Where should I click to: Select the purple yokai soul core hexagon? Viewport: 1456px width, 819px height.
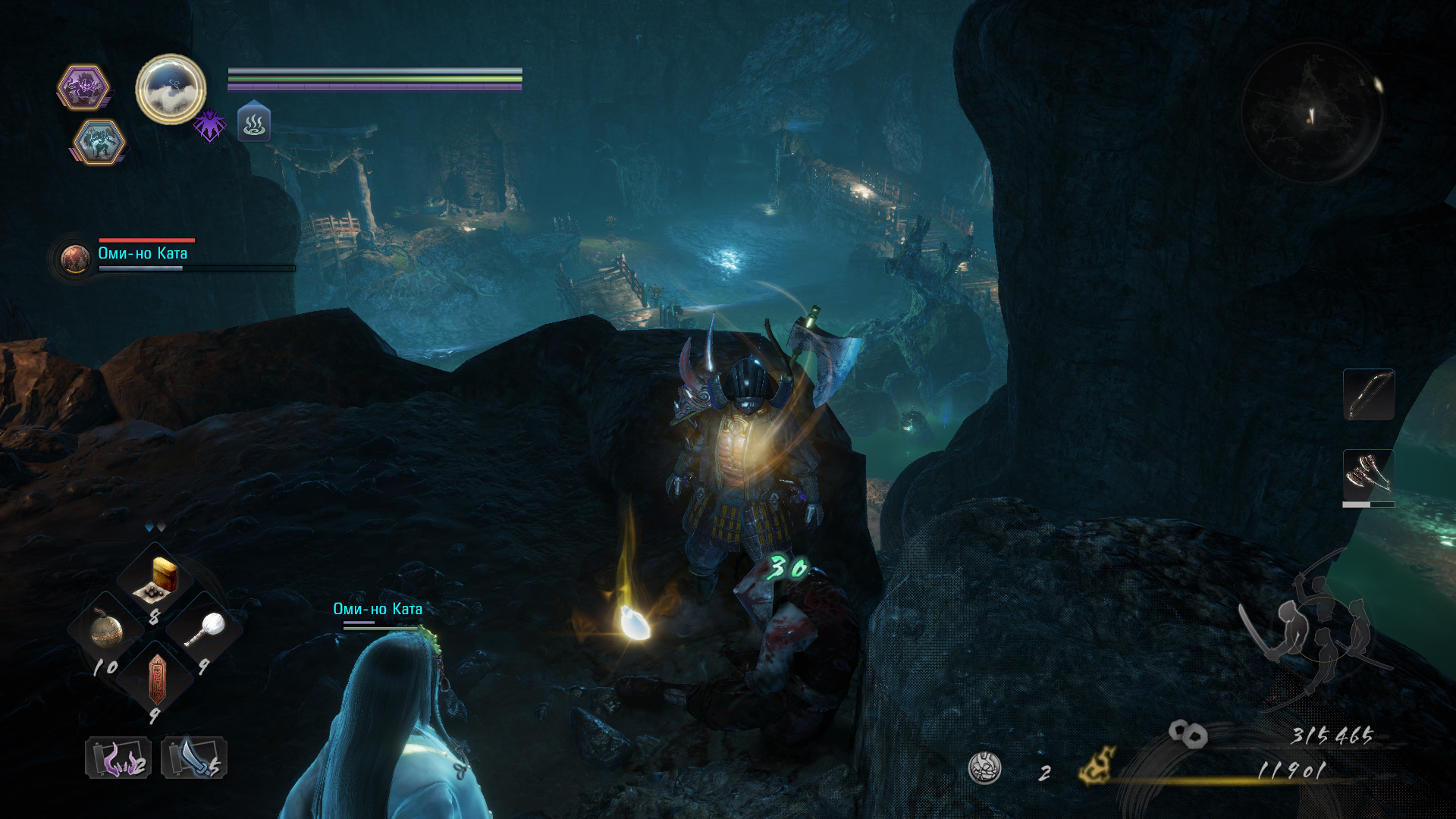[x=83, y=87]
